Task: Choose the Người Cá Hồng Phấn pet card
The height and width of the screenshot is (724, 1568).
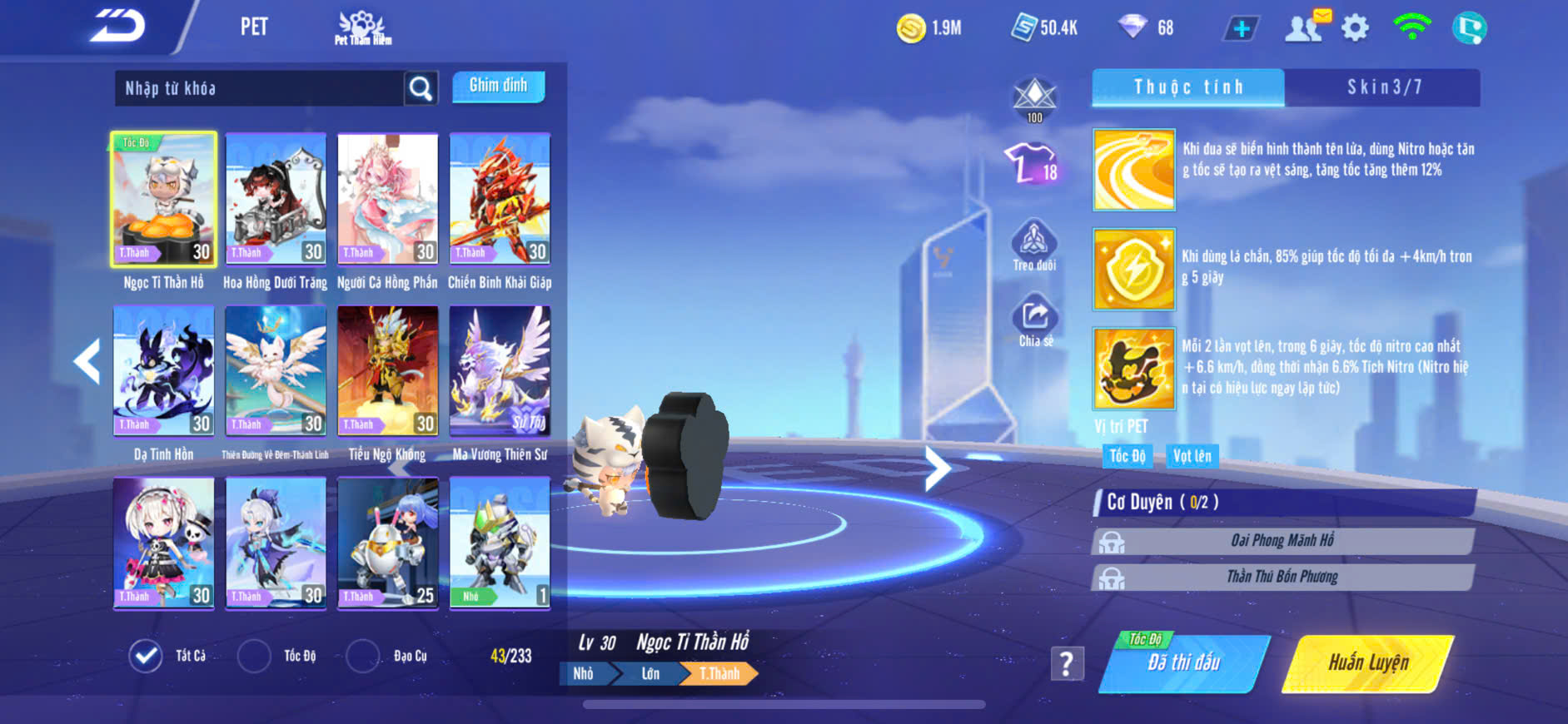Action: (387, 199)
